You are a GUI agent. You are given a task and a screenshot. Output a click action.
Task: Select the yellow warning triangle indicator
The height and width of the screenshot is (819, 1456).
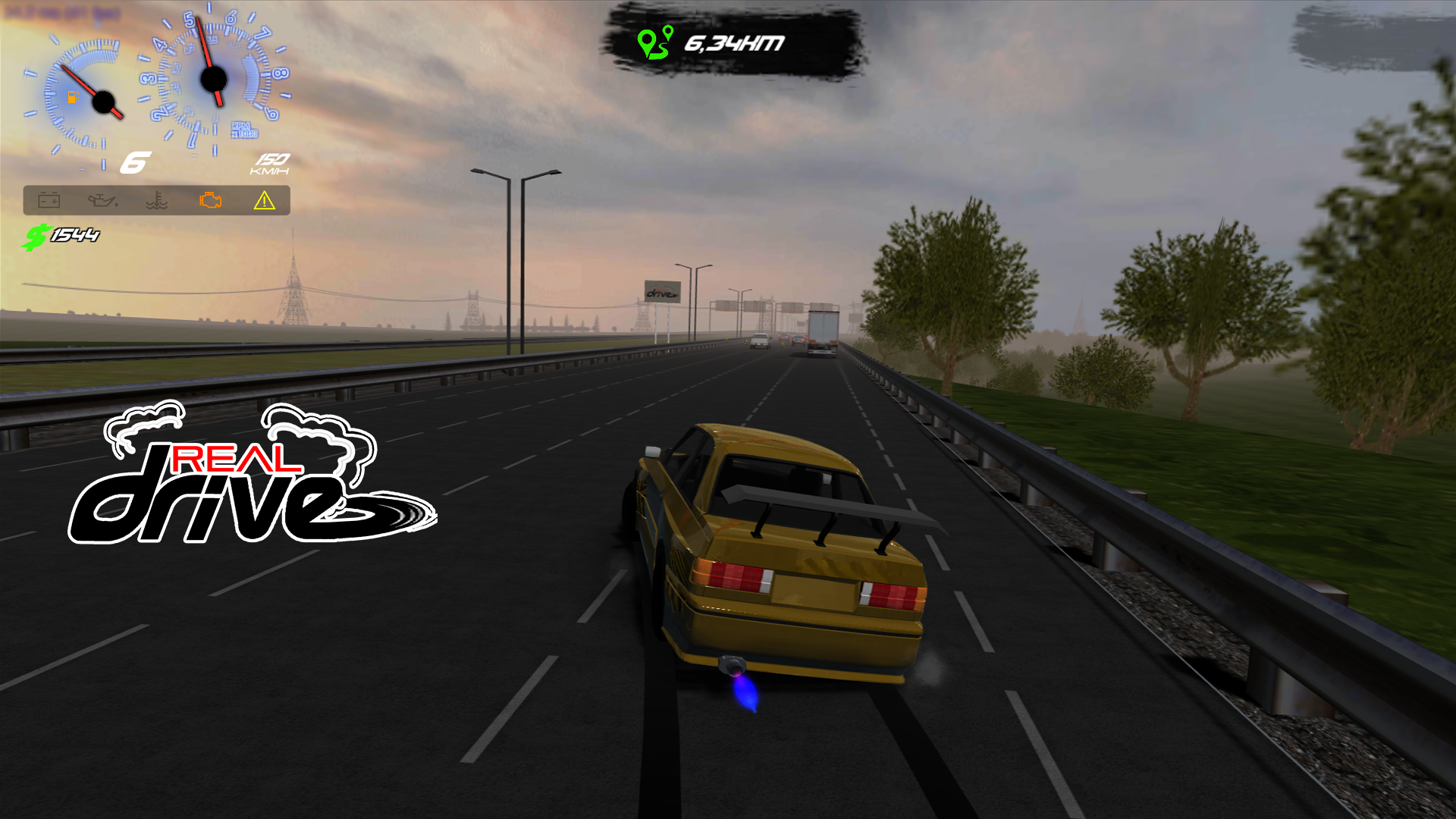[x=264, y=201]
